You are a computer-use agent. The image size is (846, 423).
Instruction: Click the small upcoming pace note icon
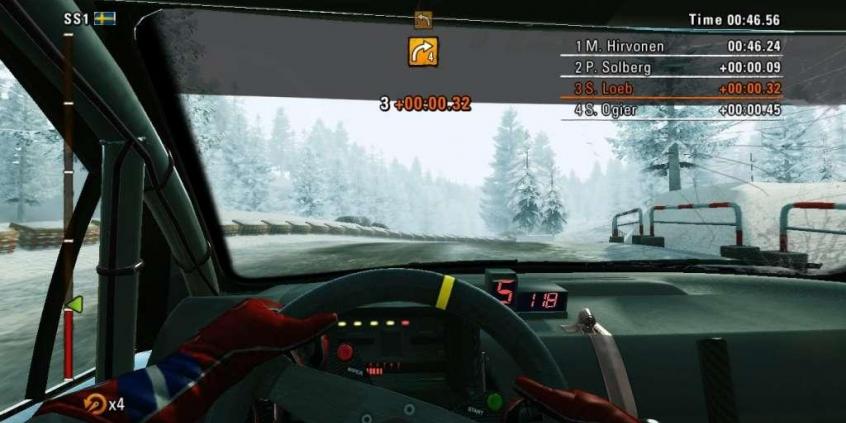pos(423,19)
